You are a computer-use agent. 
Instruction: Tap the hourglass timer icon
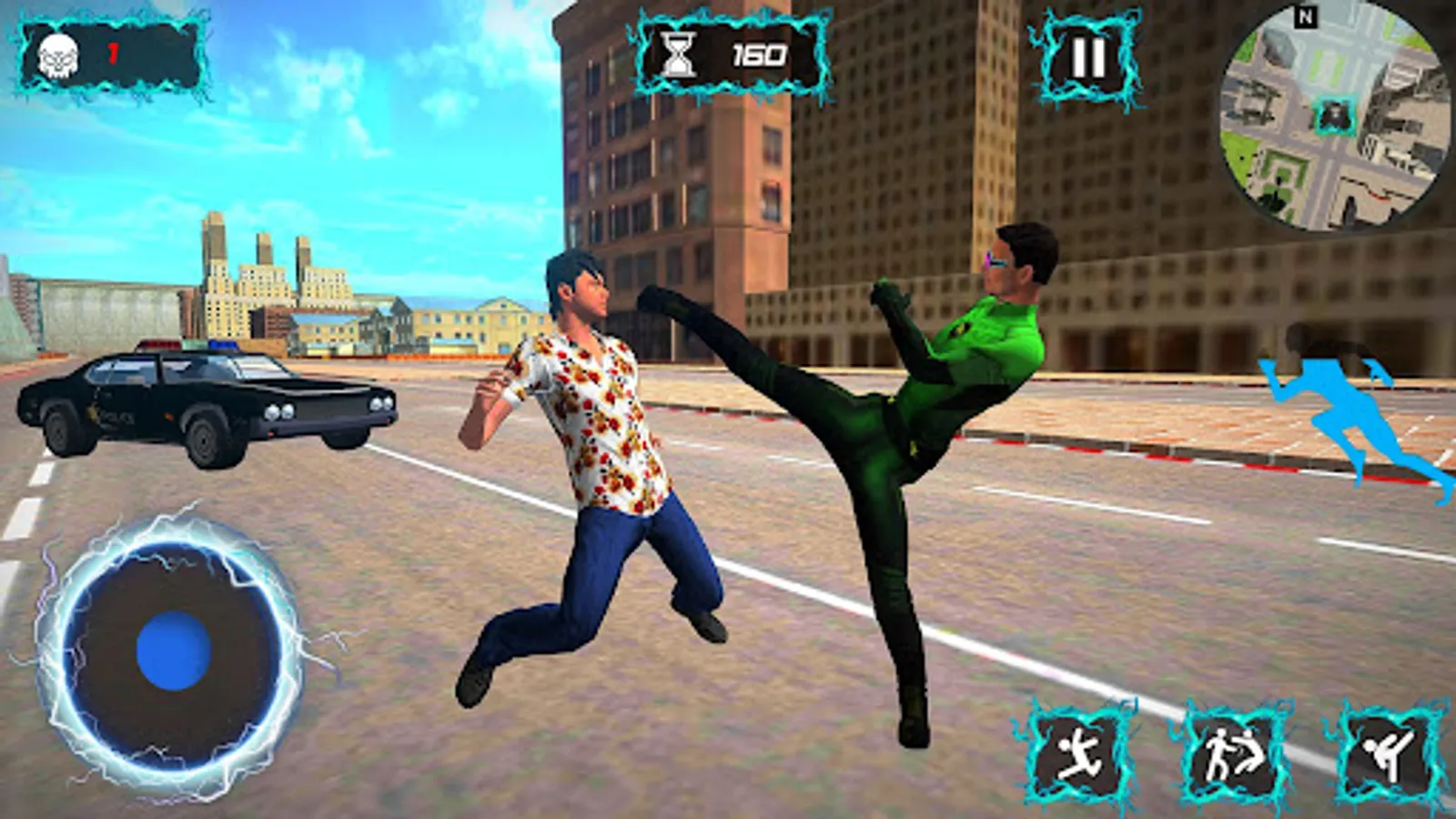pyautogui.click(x=678, y=55)
